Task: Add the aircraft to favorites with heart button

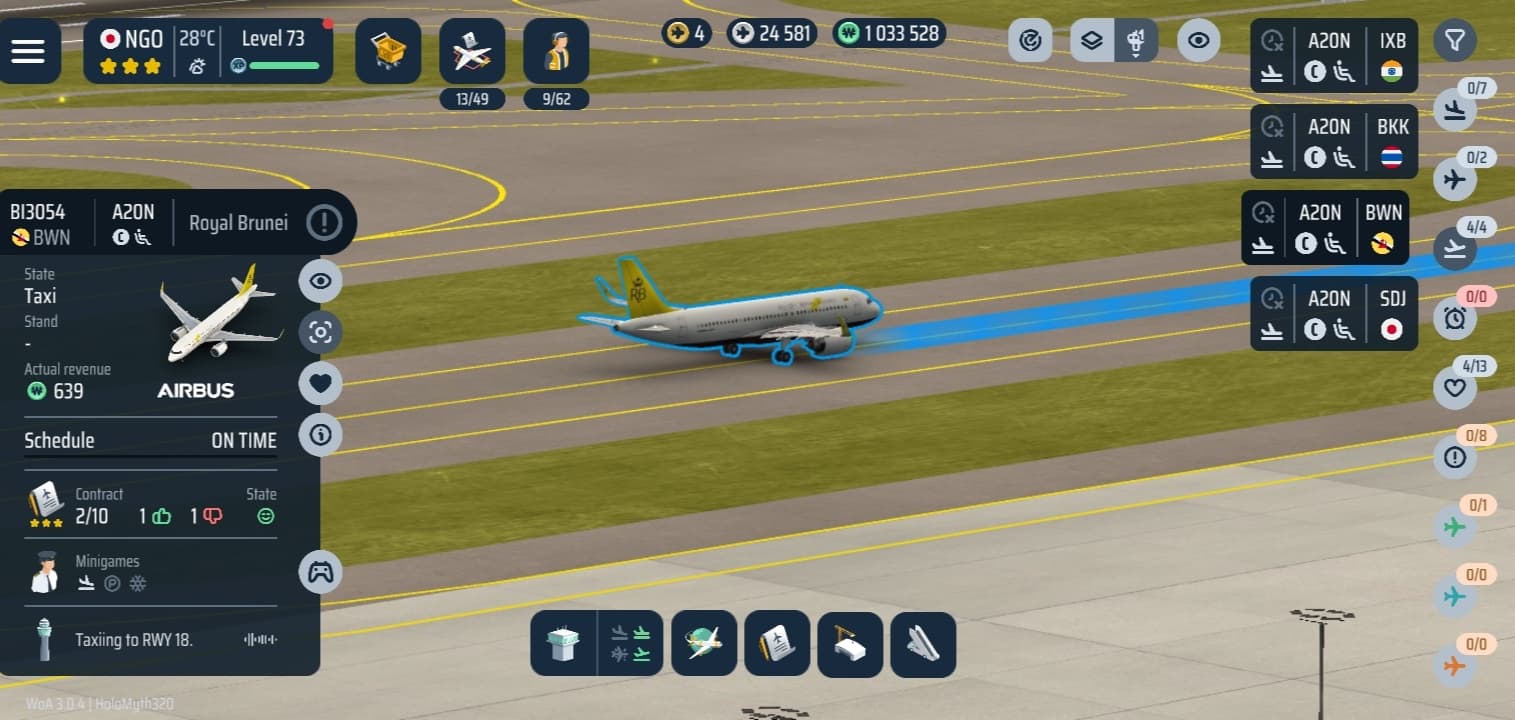Action: coord(320,383)
